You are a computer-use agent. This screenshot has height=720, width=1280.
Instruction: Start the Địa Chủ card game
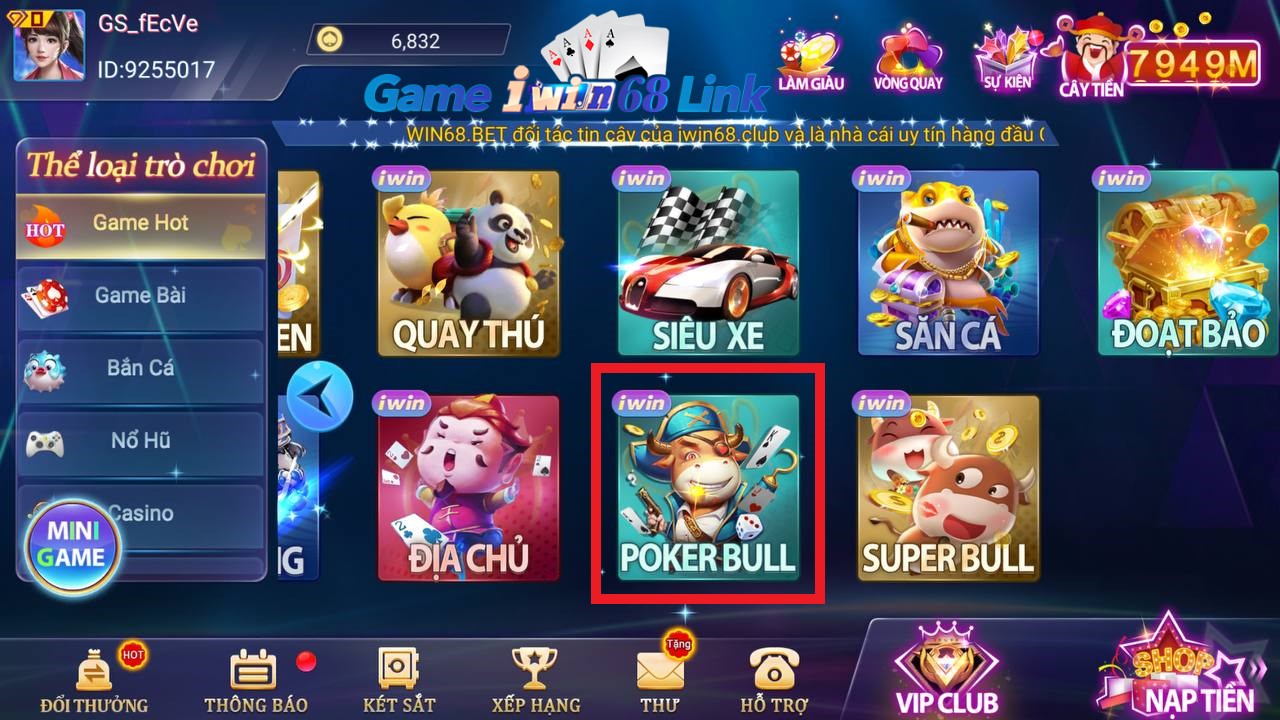[x=468, y=488]
